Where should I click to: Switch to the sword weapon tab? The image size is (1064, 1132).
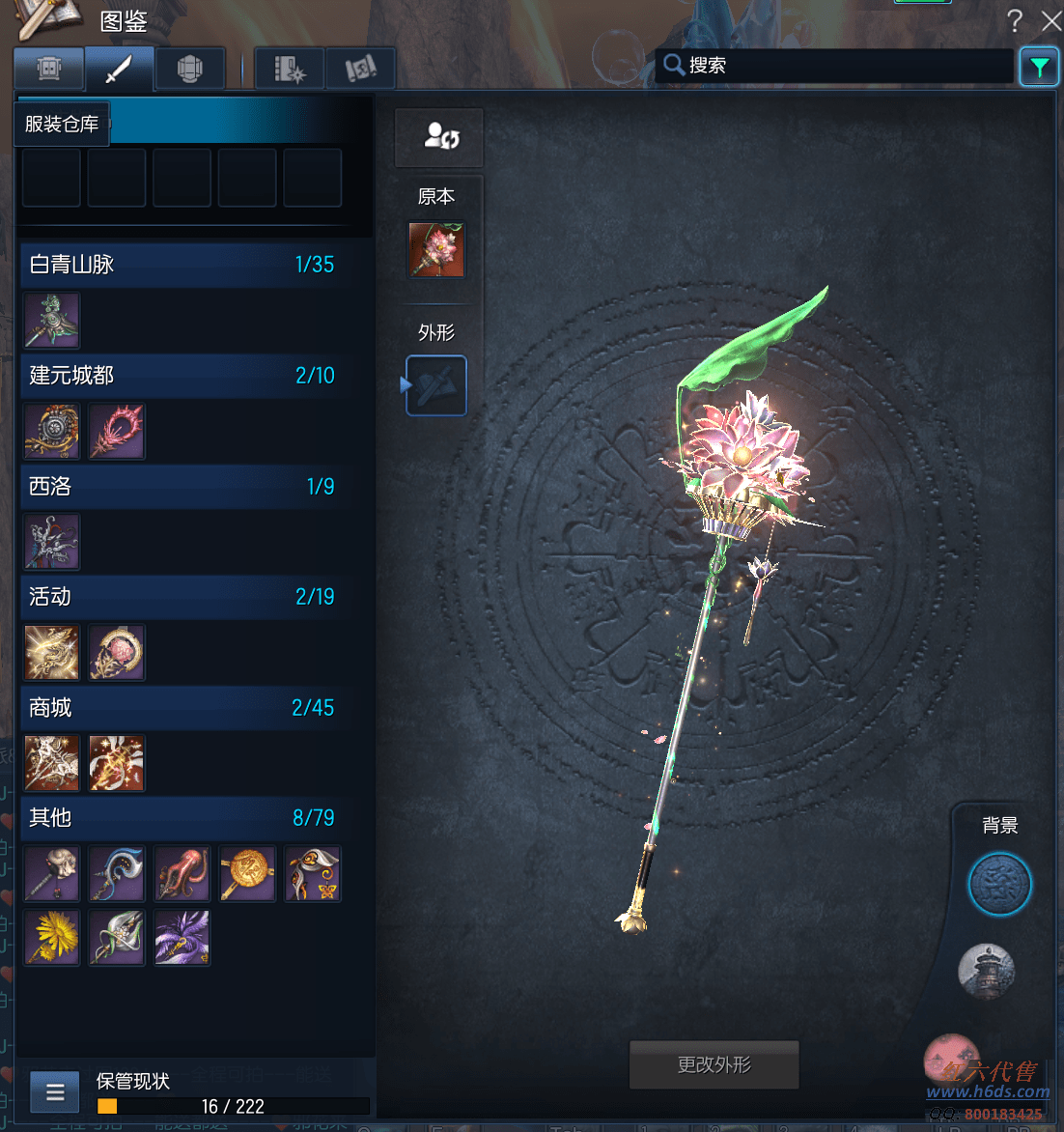(119, 69)
